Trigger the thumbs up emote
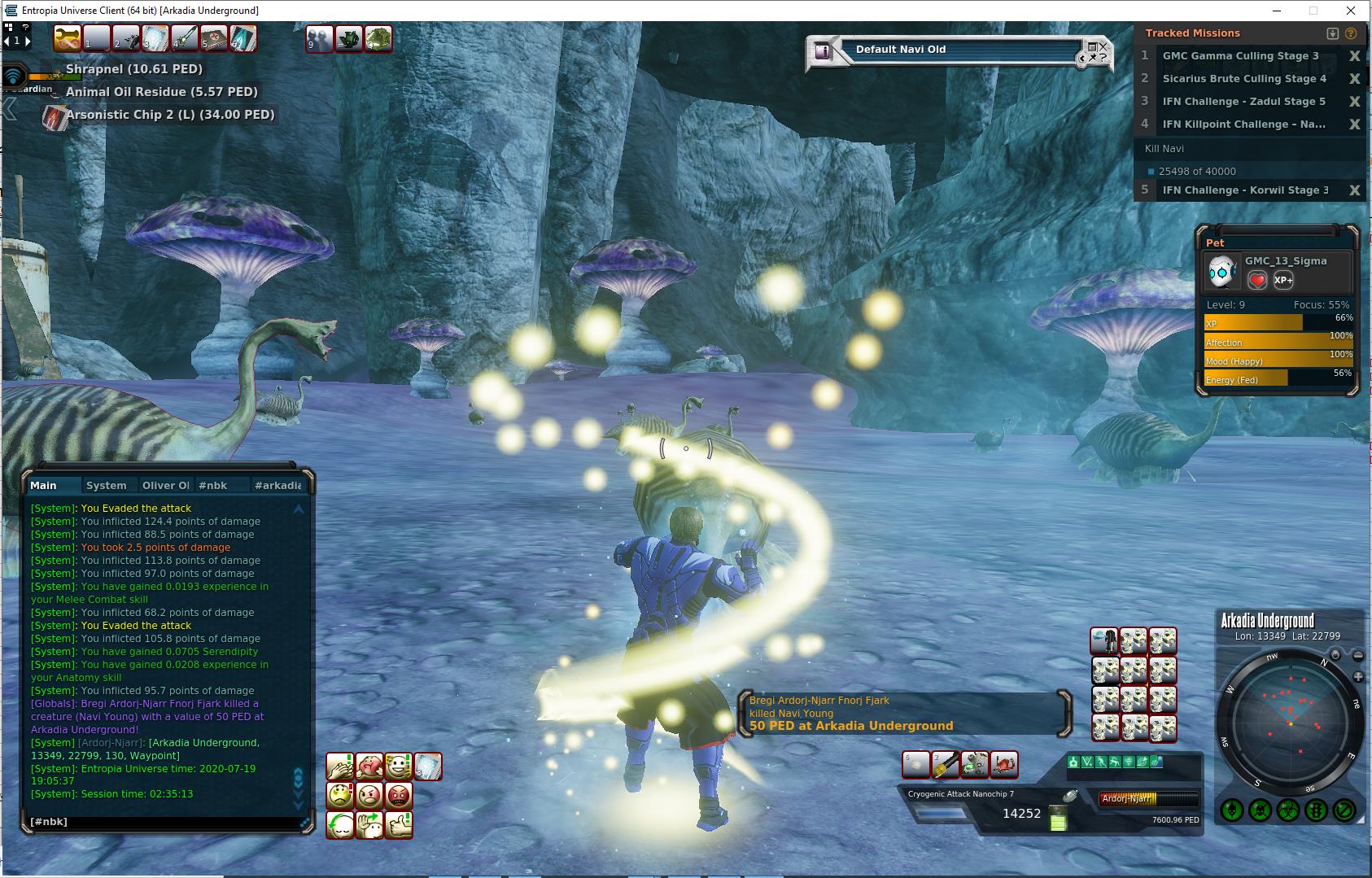1372x878 pixels. (399, 825)
